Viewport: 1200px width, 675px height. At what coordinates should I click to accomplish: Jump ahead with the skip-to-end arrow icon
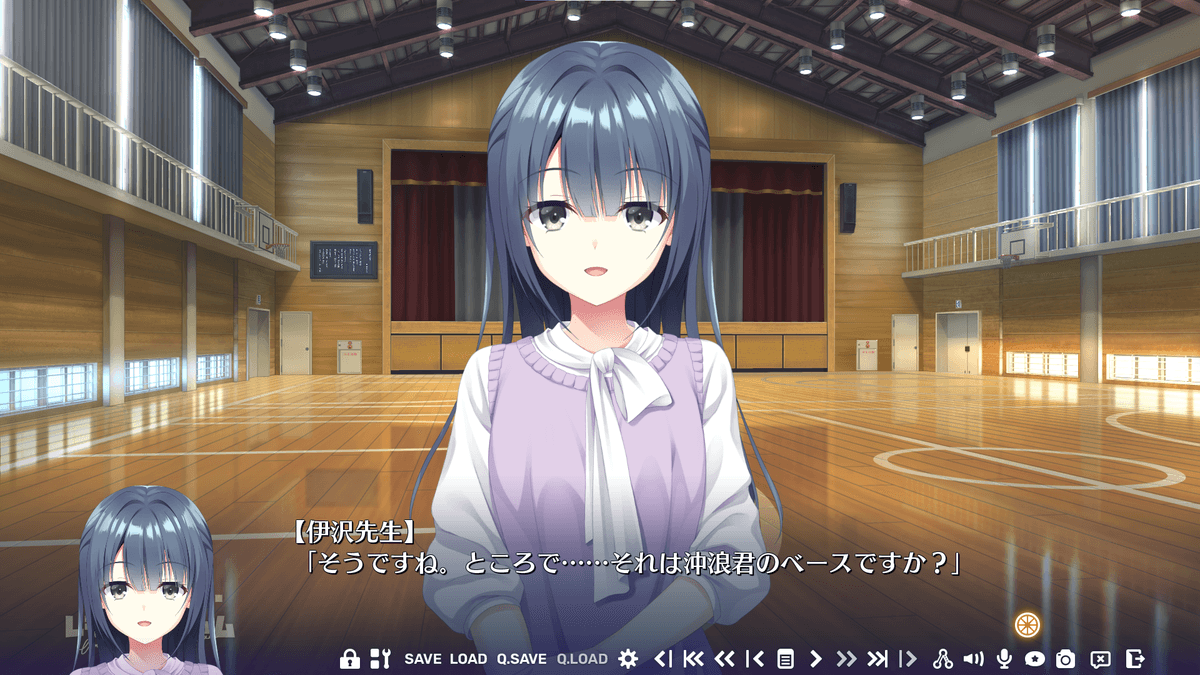[x=877, y=659]
